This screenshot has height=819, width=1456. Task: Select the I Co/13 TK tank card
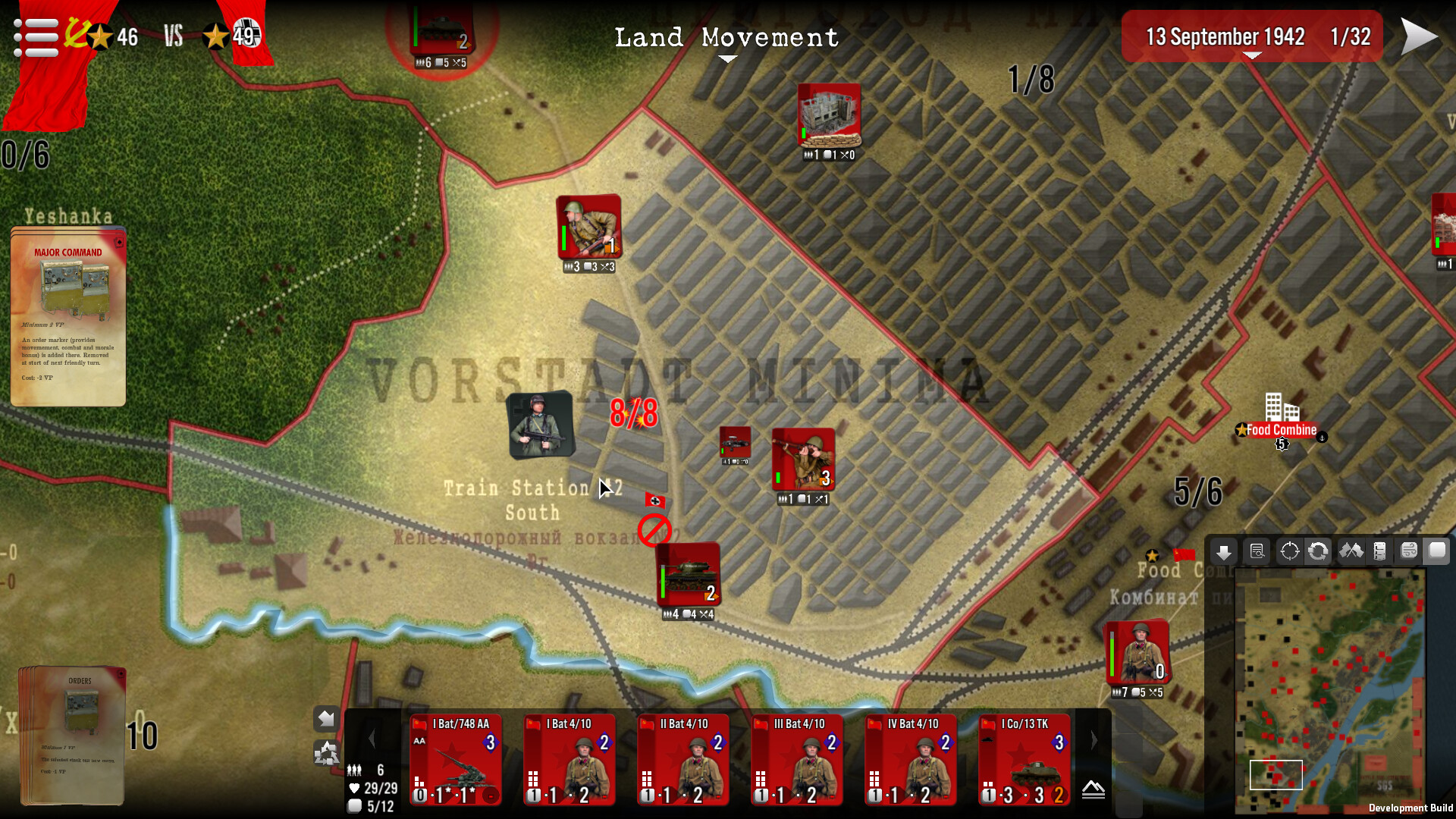point(1024,758)
